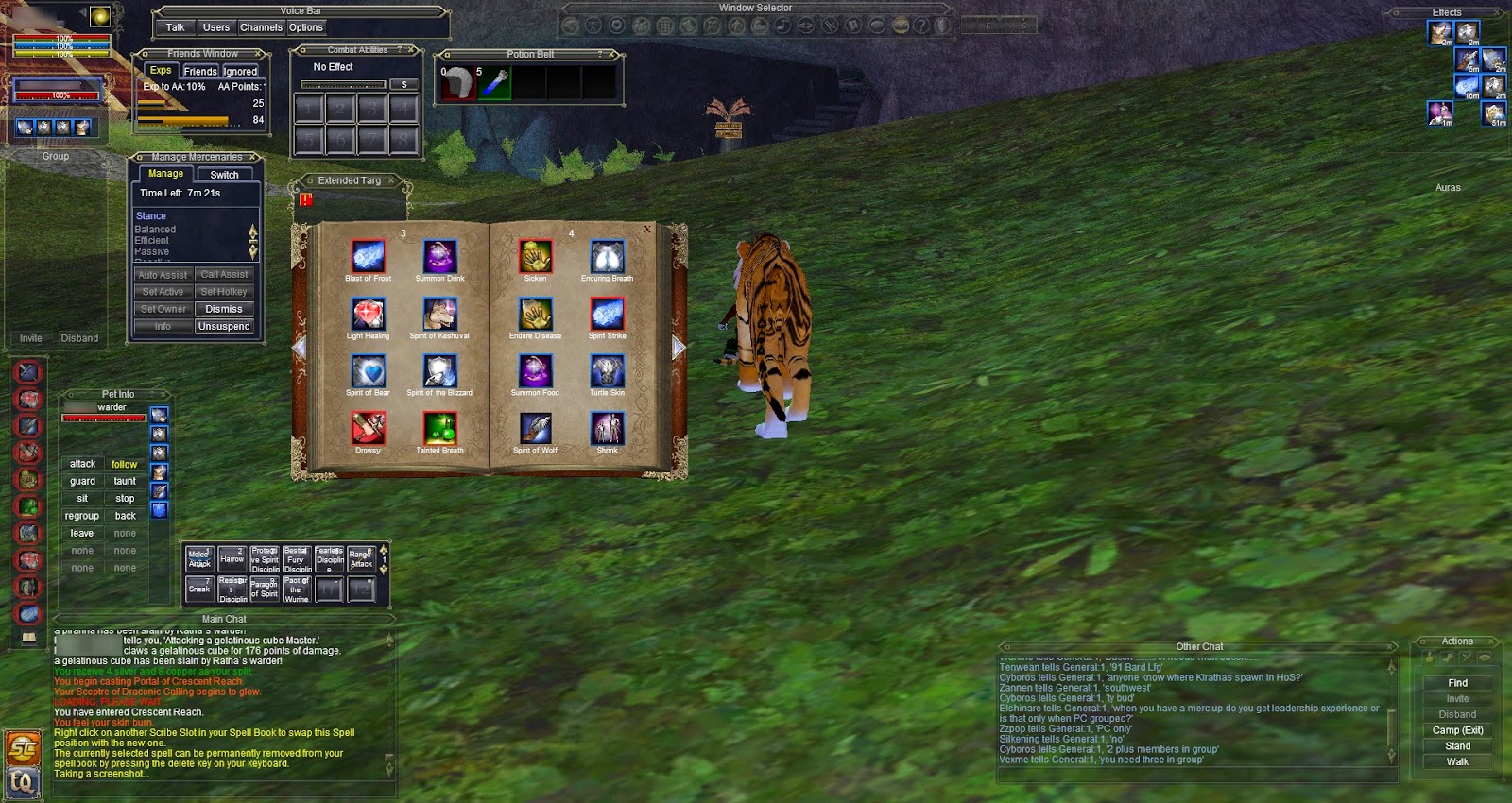The width and height of the screenshot is (1512, 803).
Task: Select the Summon Food spell in the spellbook
Action: (534, 370)
